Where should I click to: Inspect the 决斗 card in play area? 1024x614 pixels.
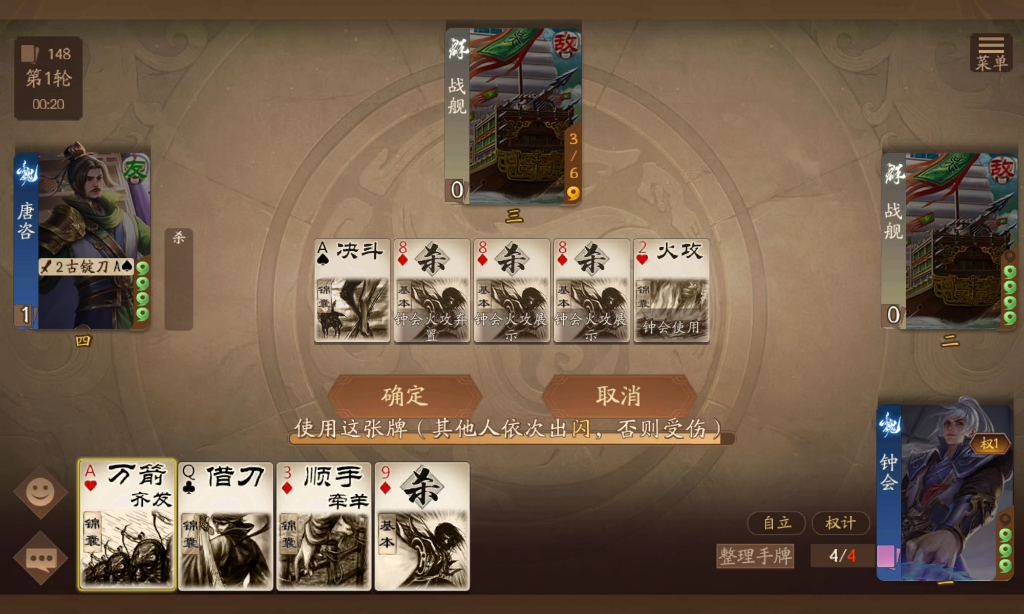[x=352, y=290]
